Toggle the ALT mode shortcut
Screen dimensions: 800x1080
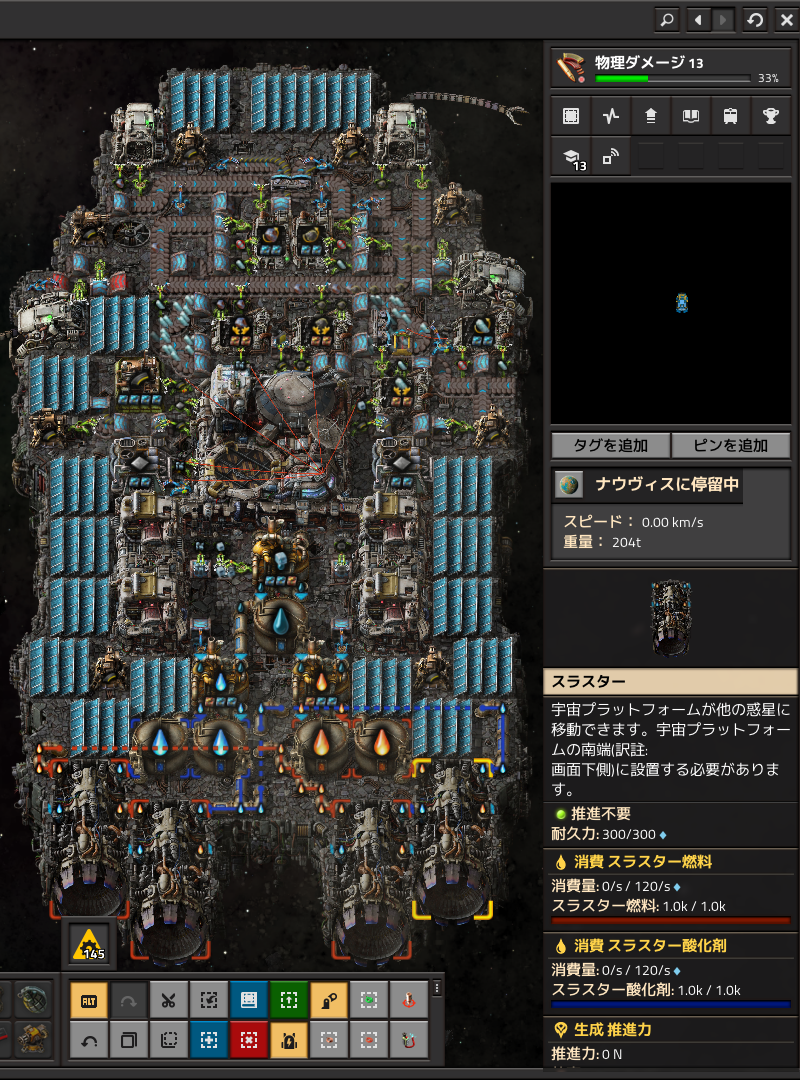coord(89,999)
